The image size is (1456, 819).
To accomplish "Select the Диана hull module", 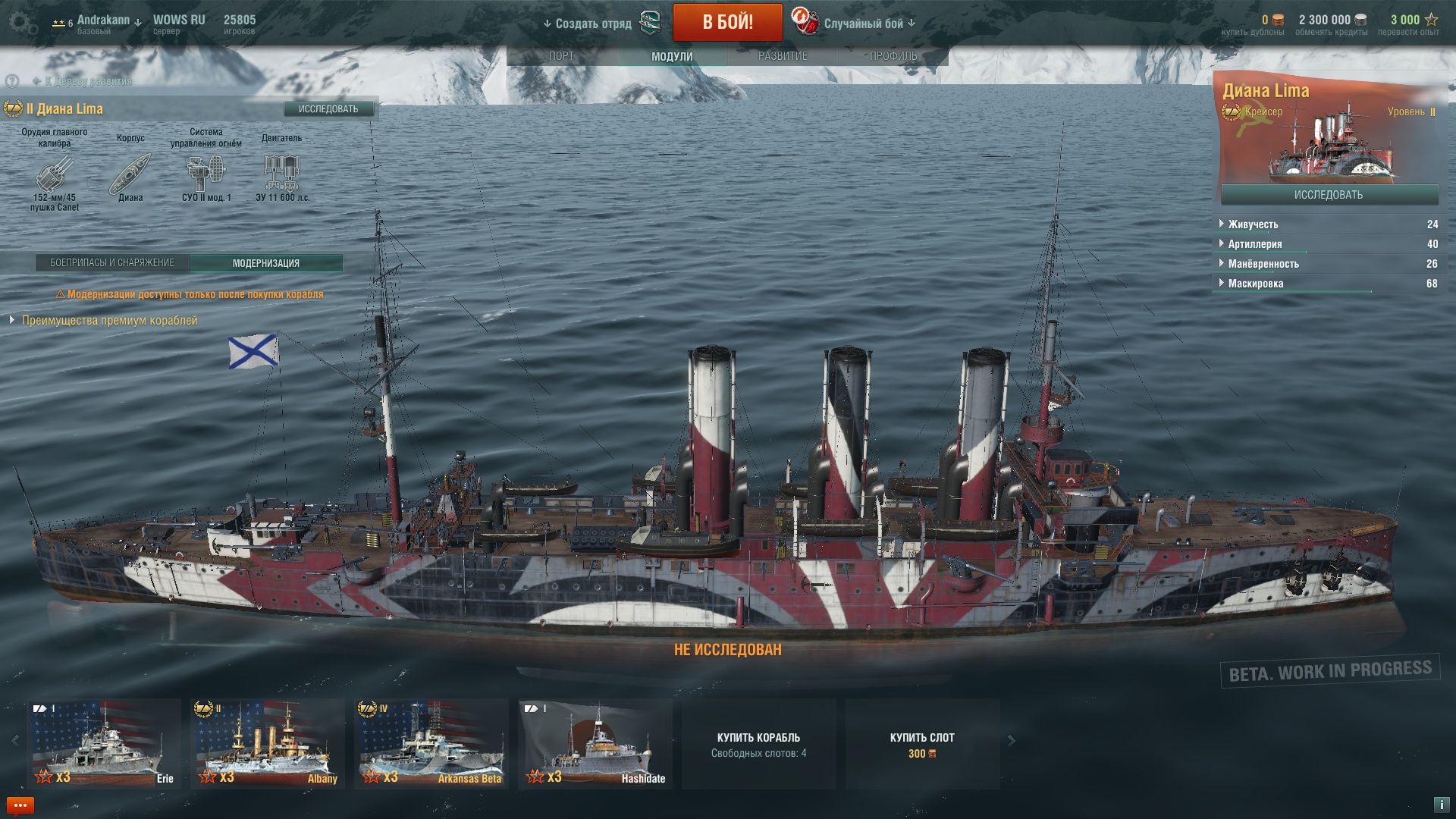I will point(130,174).
